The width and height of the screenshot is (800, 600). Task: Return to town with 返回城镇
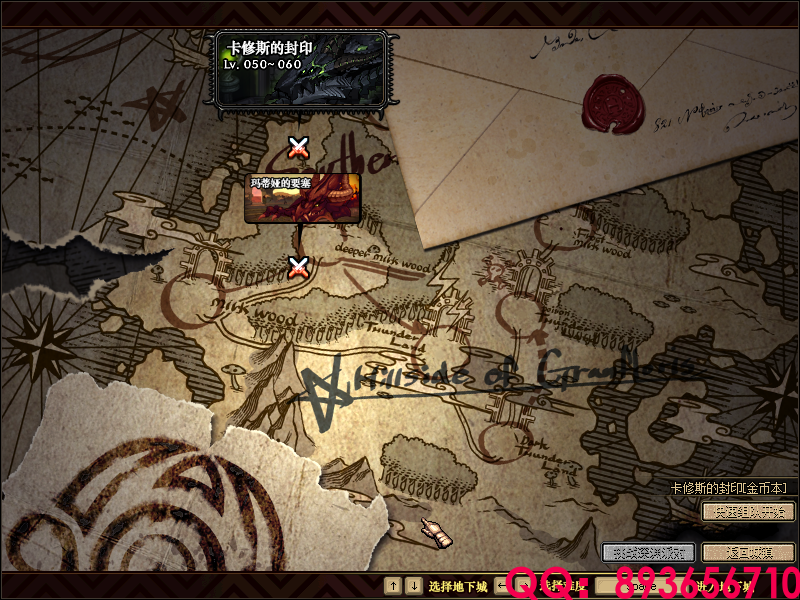[747, 552]
